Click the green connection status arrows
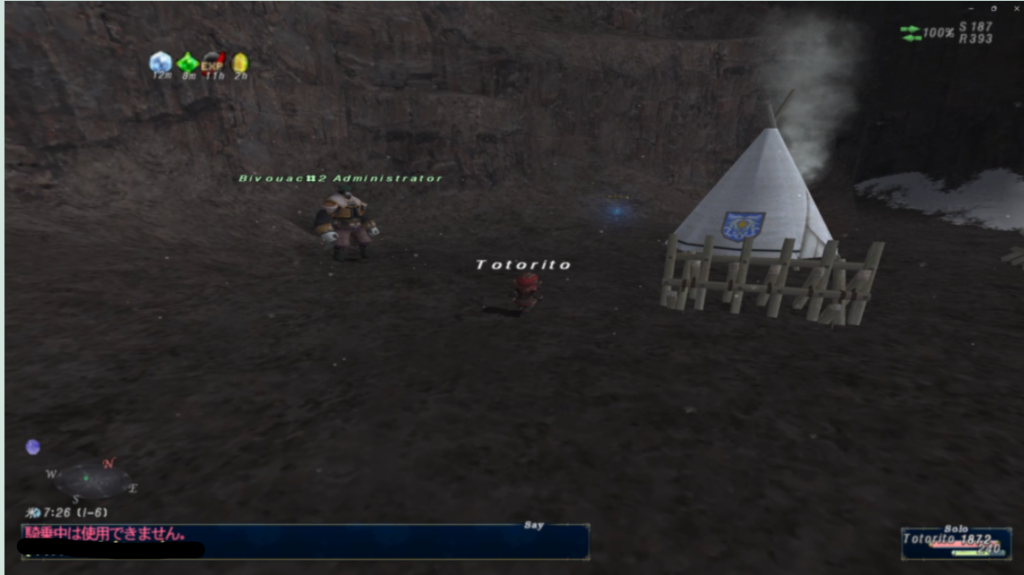Screen dimensions: 1024x575 pos(910,33)
